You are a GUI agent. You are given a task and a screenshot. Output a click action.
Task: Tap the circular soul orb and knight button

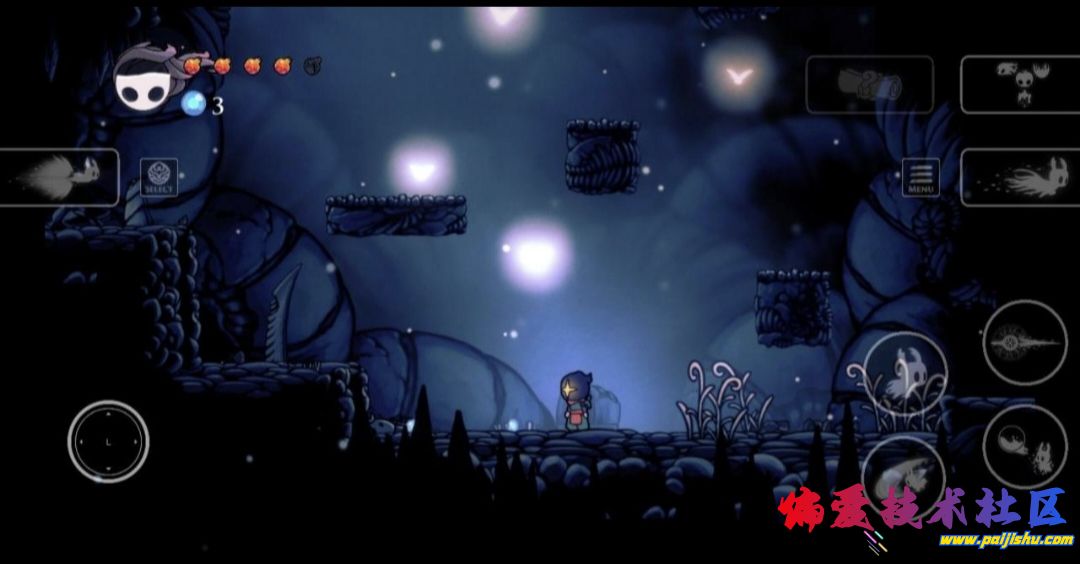click(1024, 447)
